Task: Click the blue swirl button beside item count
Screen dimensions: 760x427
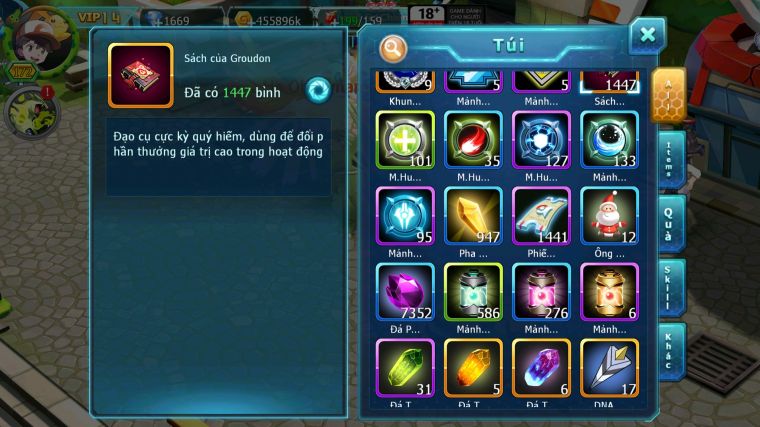Action: [x=318, y=89]
